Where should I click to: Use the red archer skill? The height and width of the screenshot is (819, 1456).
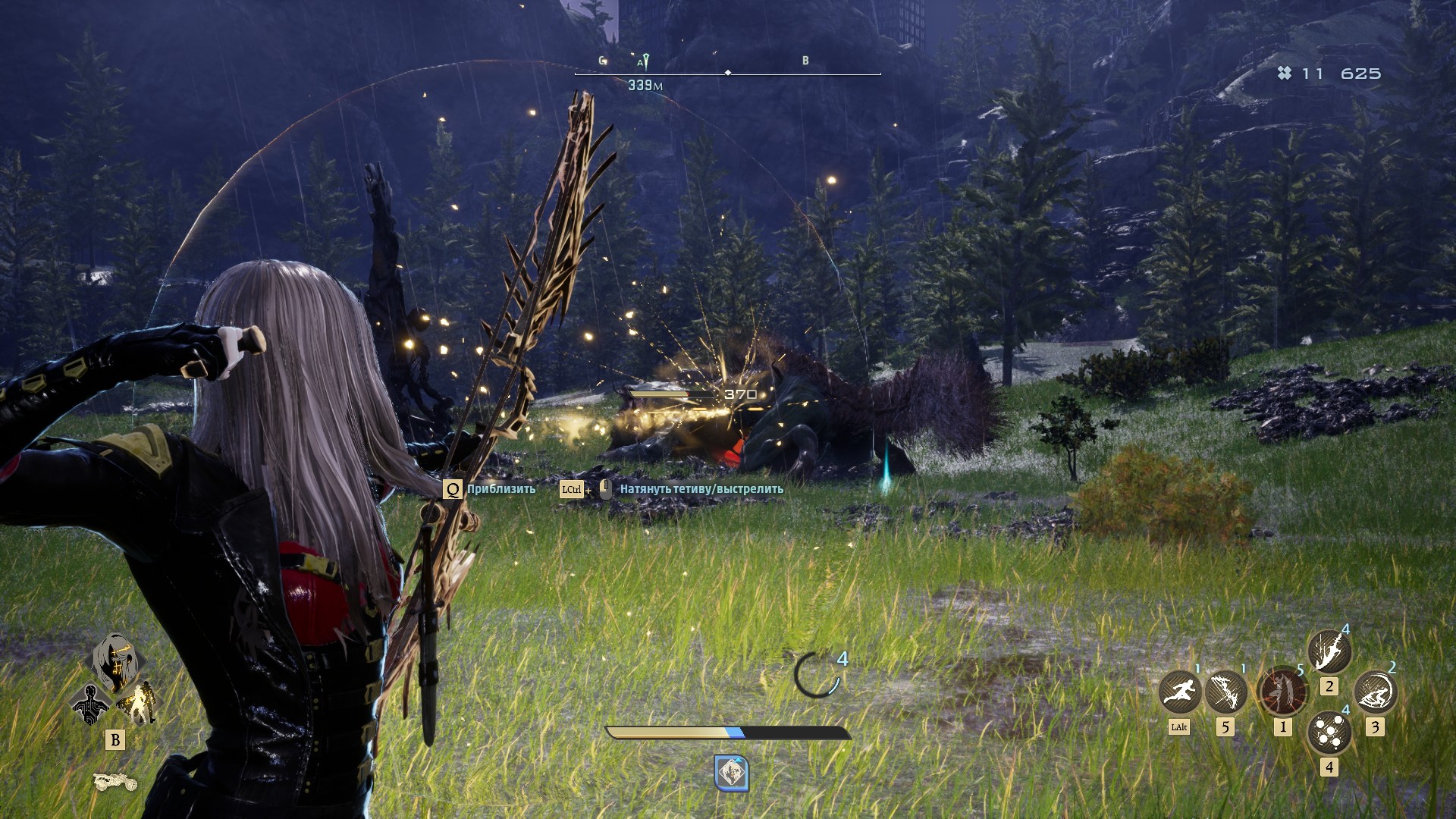pos(1282,692)
